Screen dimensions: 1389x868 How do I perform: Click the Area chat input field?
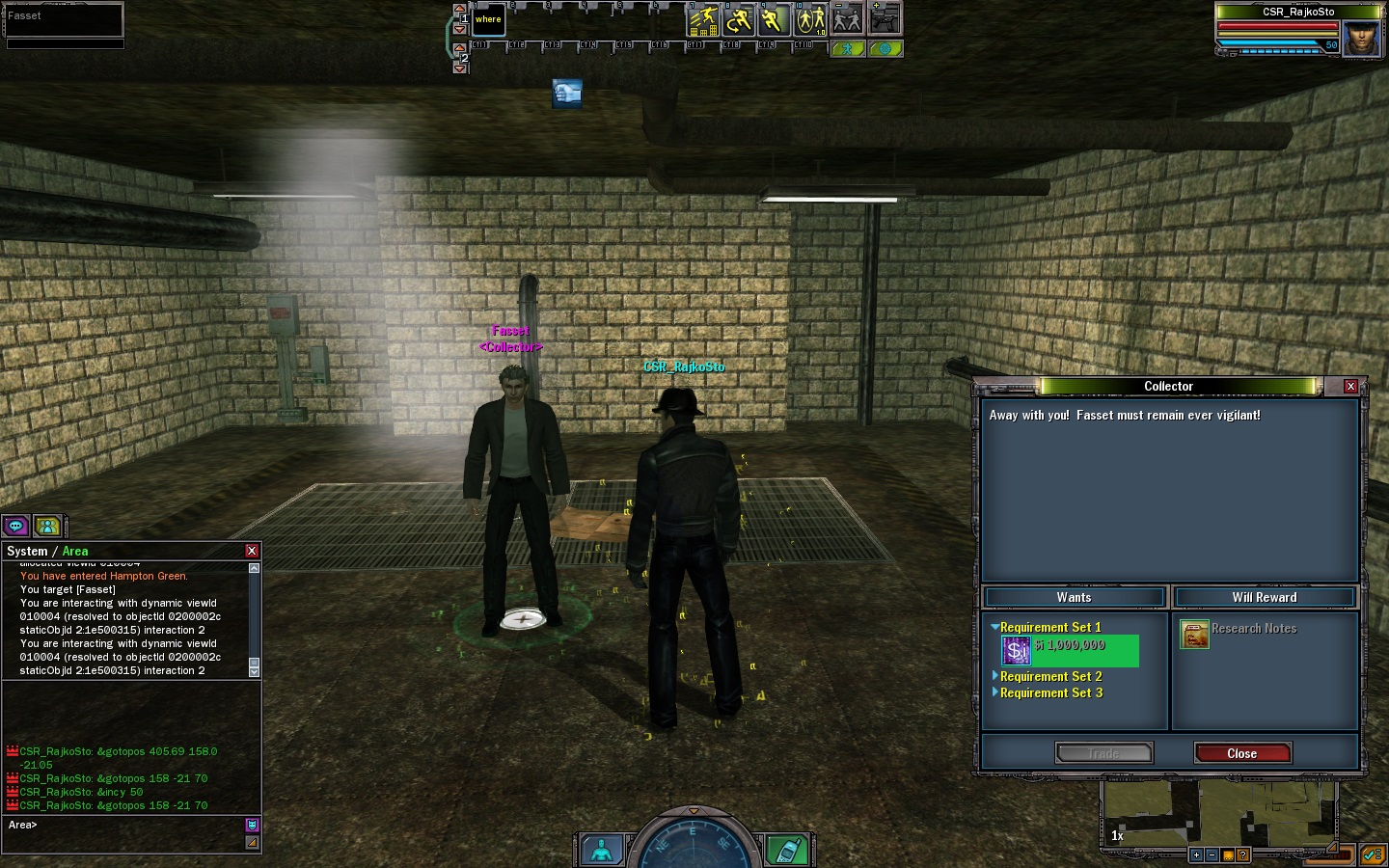pos(125,826)
